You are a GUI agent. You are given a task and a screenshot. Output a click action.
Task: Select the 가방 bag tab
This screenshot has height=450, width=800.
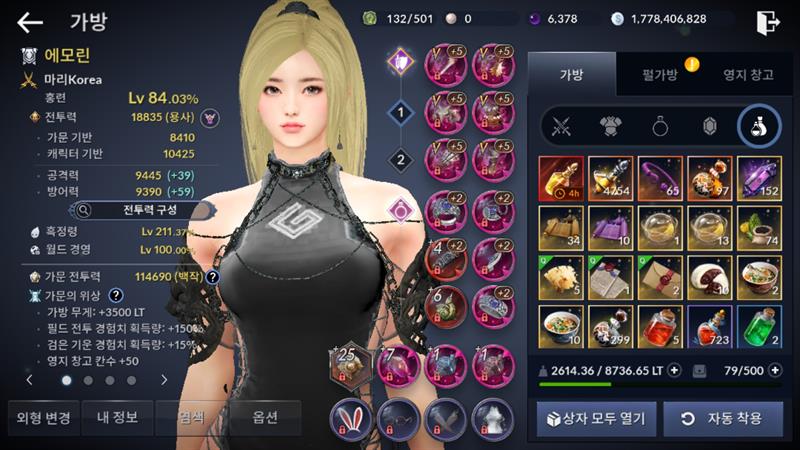pos(571,73)
